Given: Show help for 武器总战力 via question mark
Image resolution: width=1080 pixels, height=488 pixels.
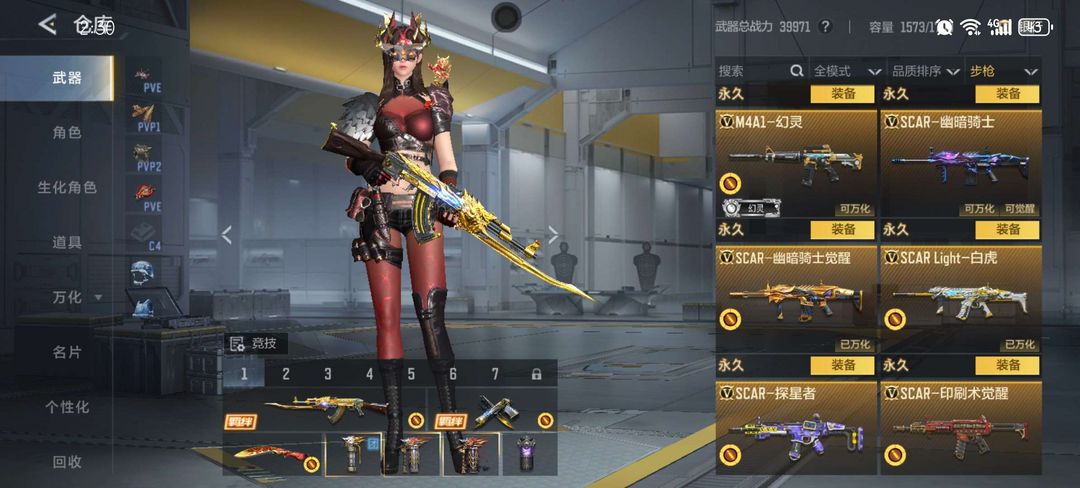Looking at the screenshot, I should [x=825, y=27].
